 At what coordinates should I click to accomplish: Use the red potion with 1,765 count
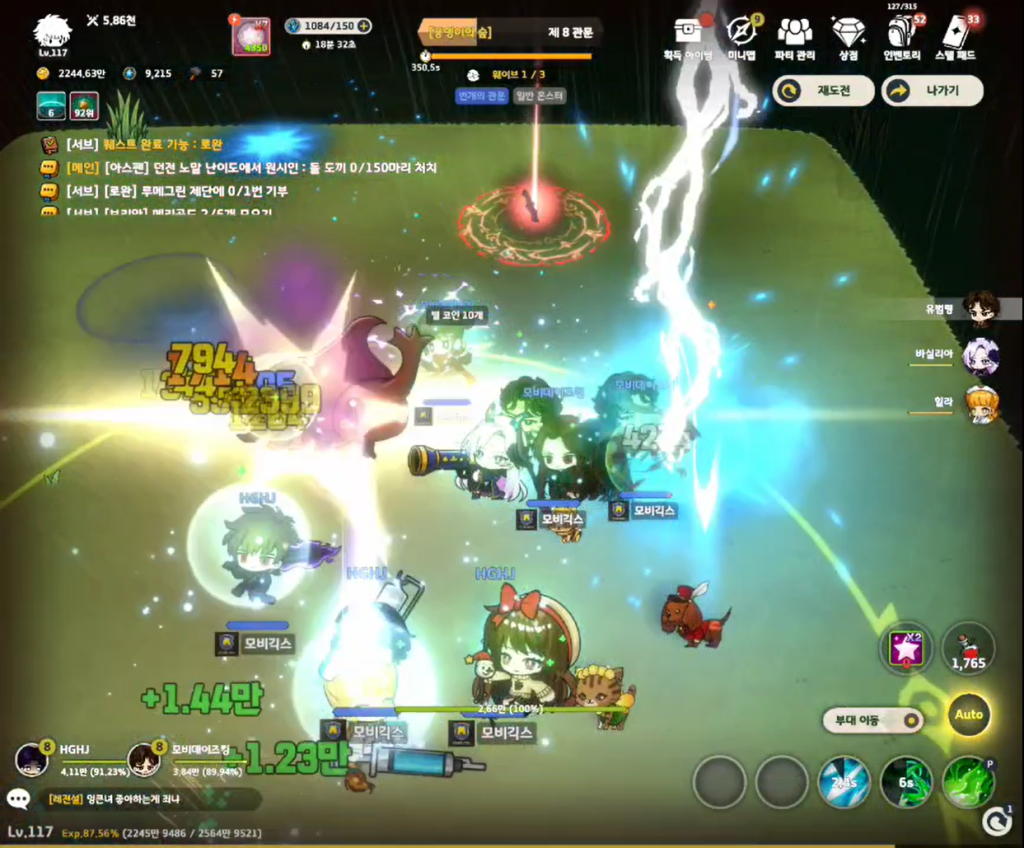click(968, 648)
